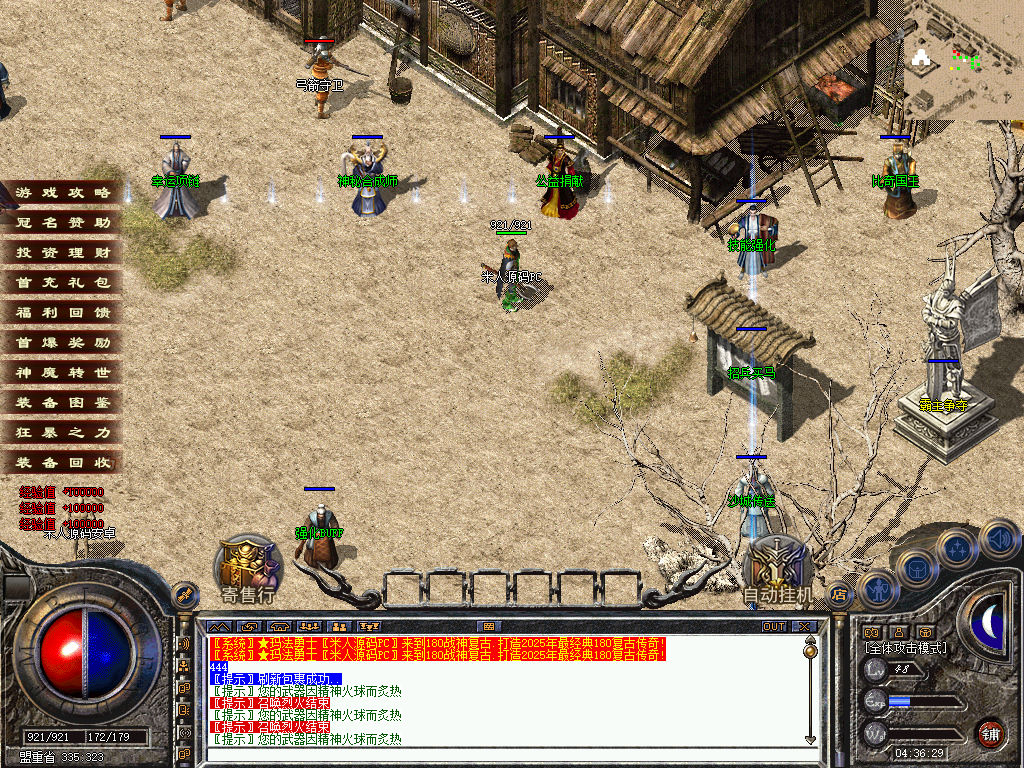Image resolution: width=1024 pixels, height=768 pixels.
Task: Click the round 店 shop button
Action: (839, 593)
